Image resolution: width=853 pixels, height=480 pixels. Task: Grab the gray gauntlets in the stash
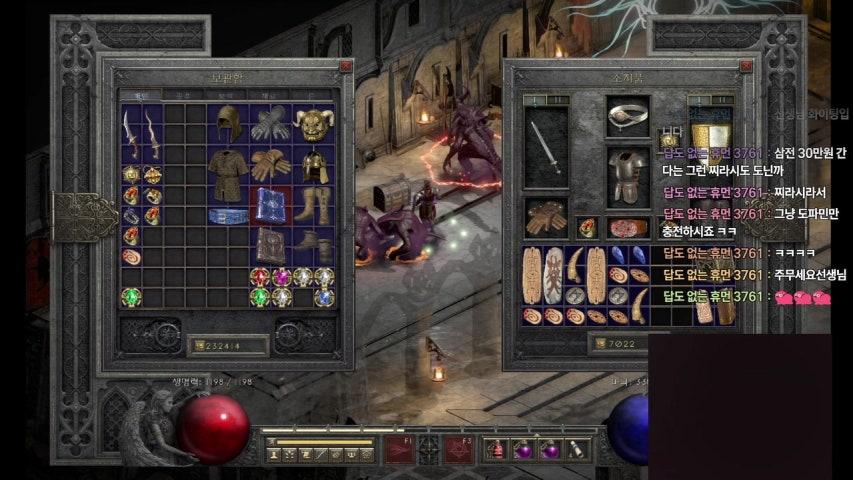pos(271,123)
